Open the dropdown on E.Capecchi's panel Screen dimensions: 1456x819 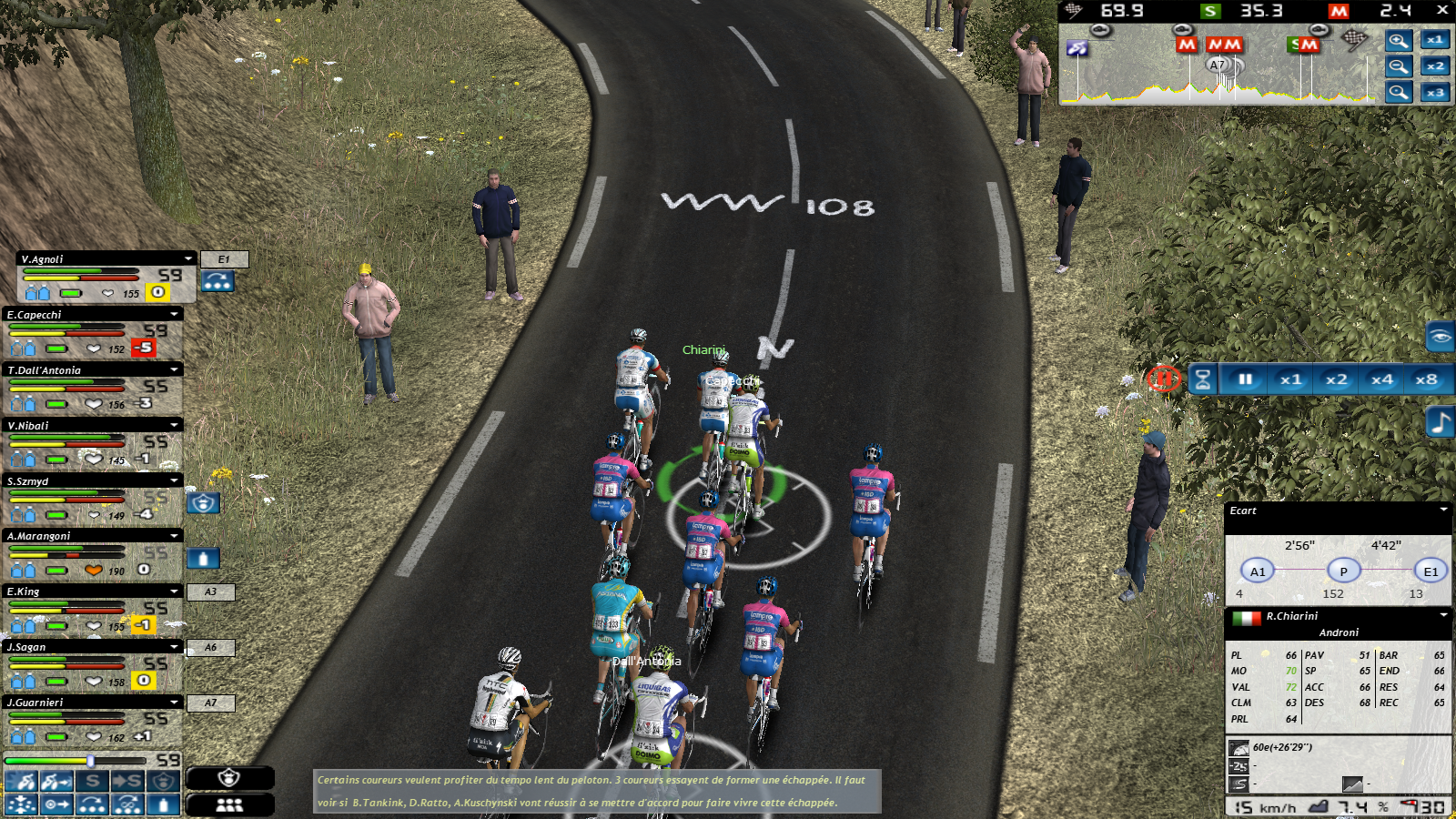pos(174,315)
